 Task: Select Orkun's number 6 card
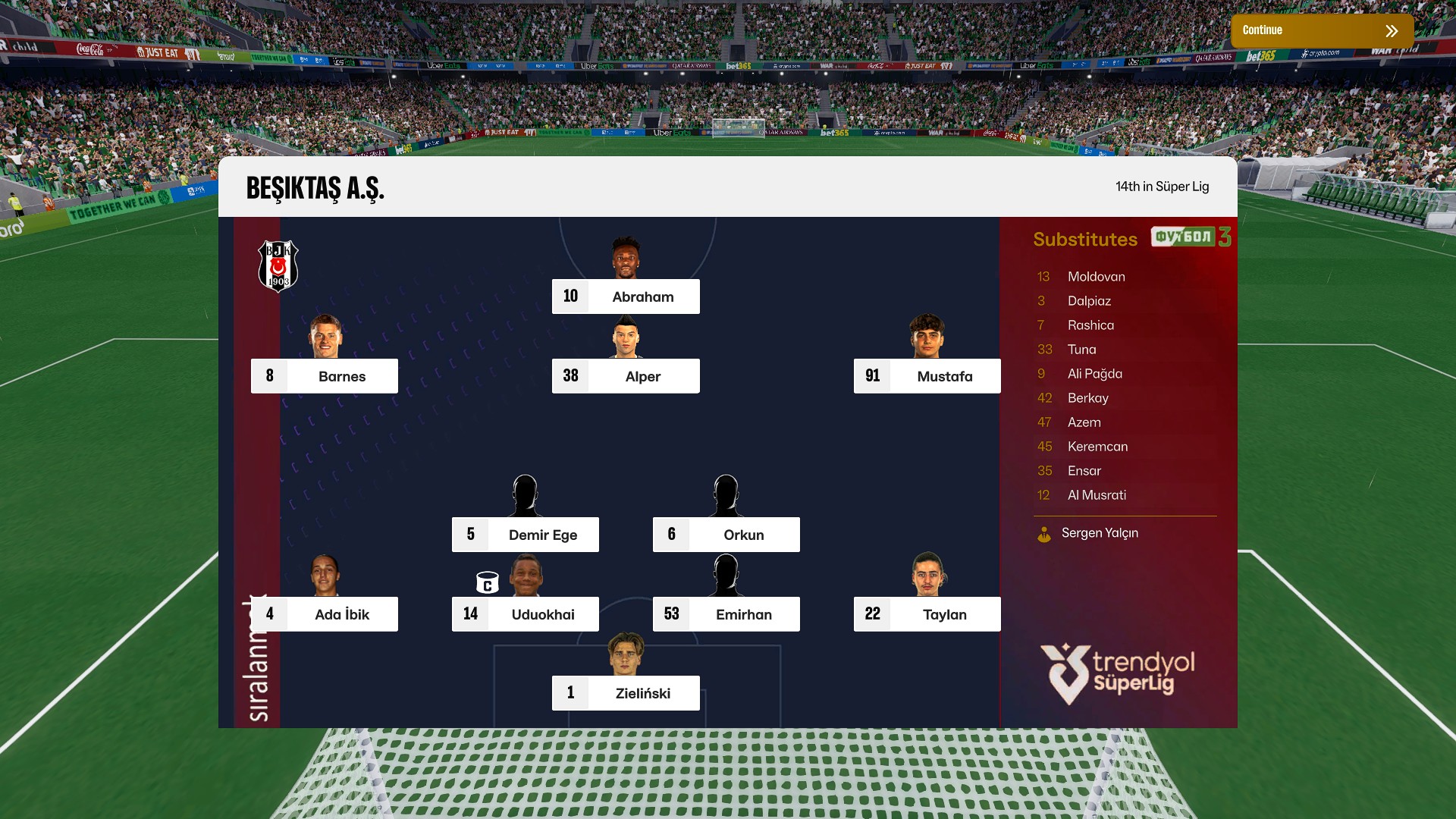pyautogui.click(x=726, y=535)
